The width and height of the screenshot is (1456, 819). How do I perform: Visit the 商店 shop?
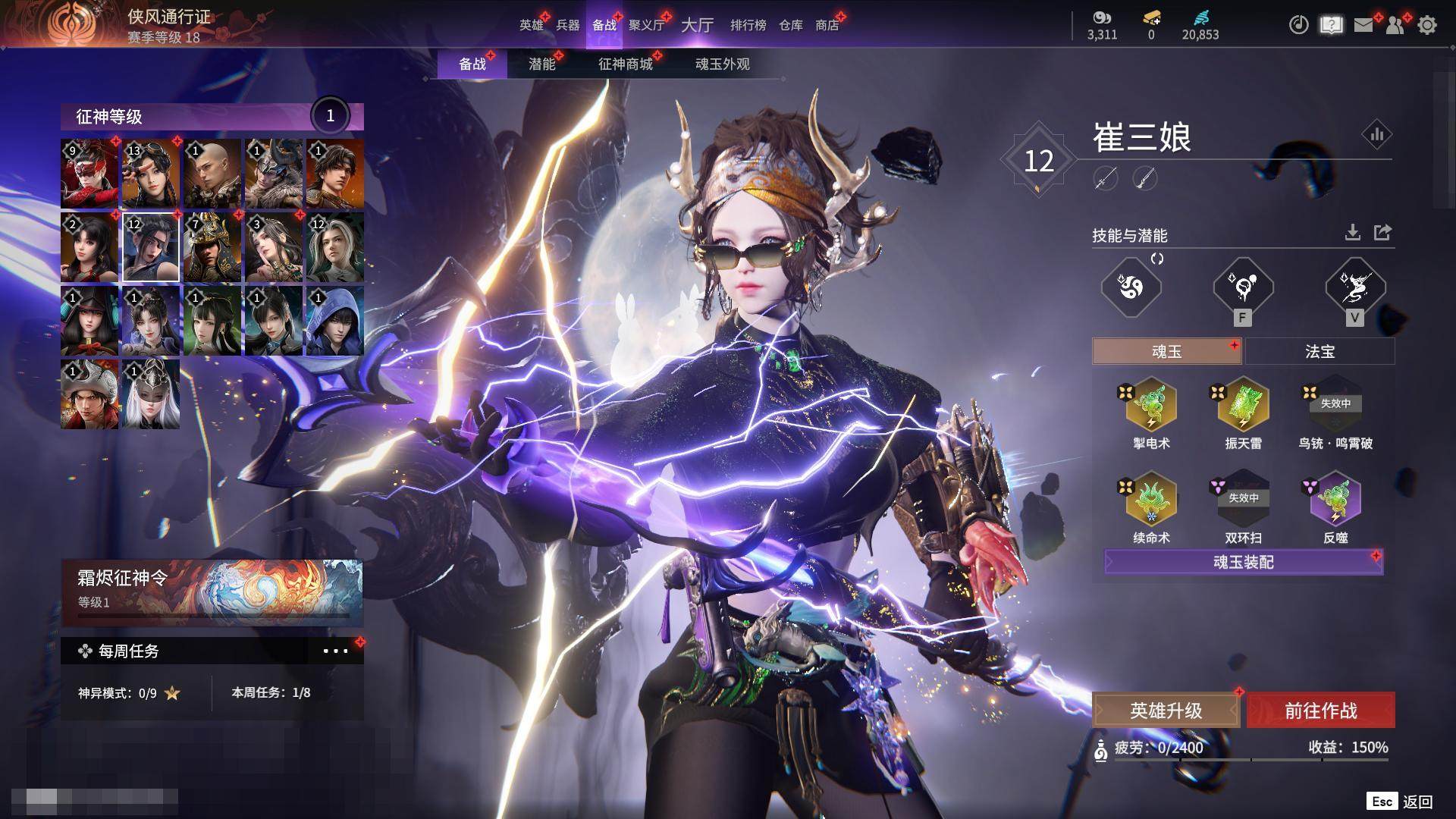tap(827, 25)
